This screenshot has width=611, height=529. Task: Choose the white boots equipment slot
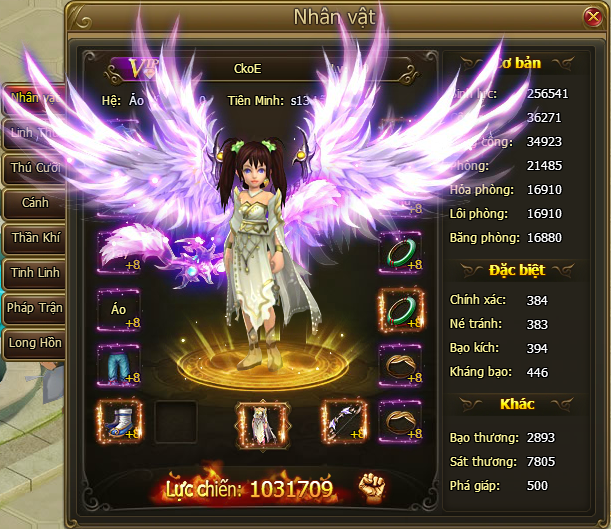tap(119, 420)
